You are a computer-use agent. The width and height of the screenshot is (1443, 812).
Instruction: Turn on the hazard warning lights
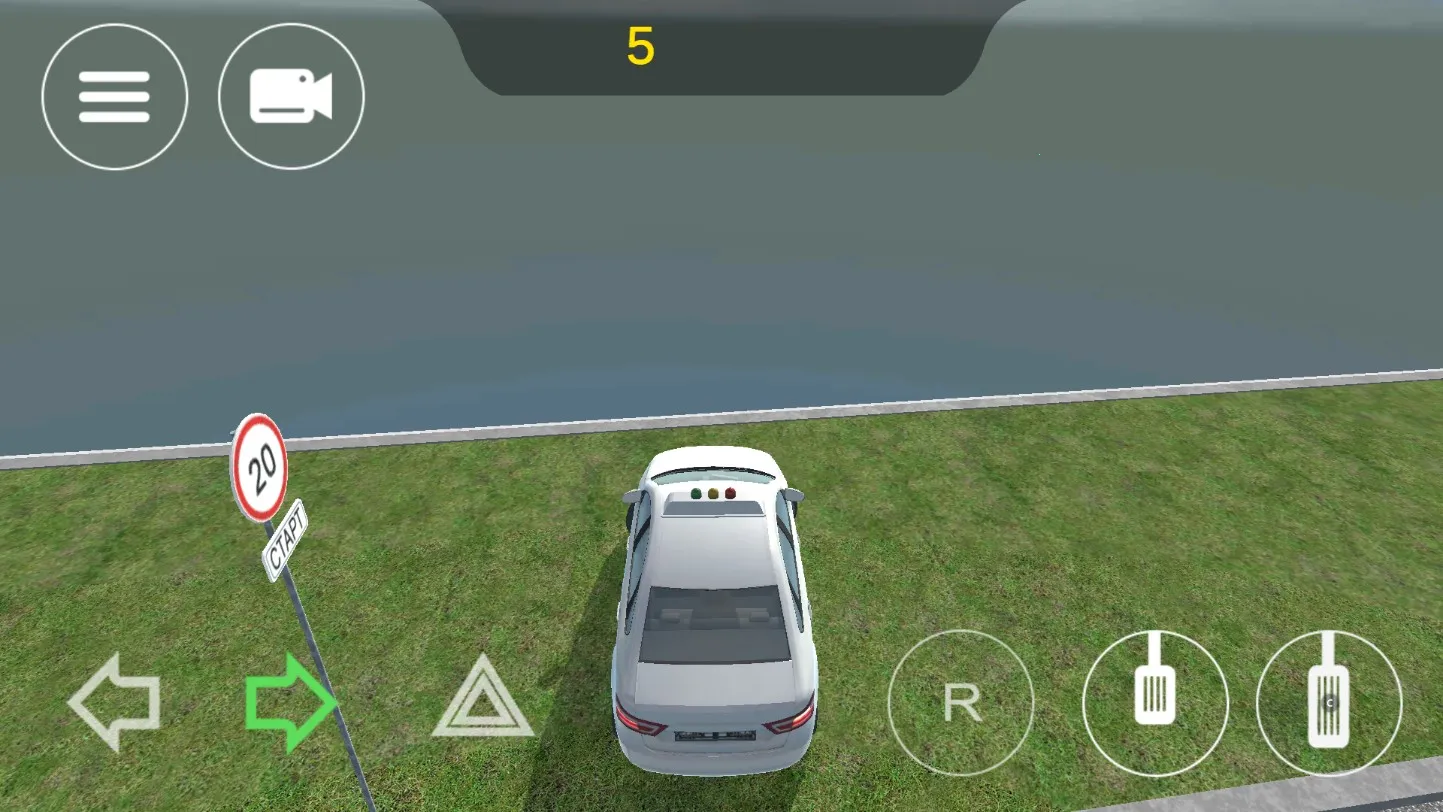(x=483, y=698)
